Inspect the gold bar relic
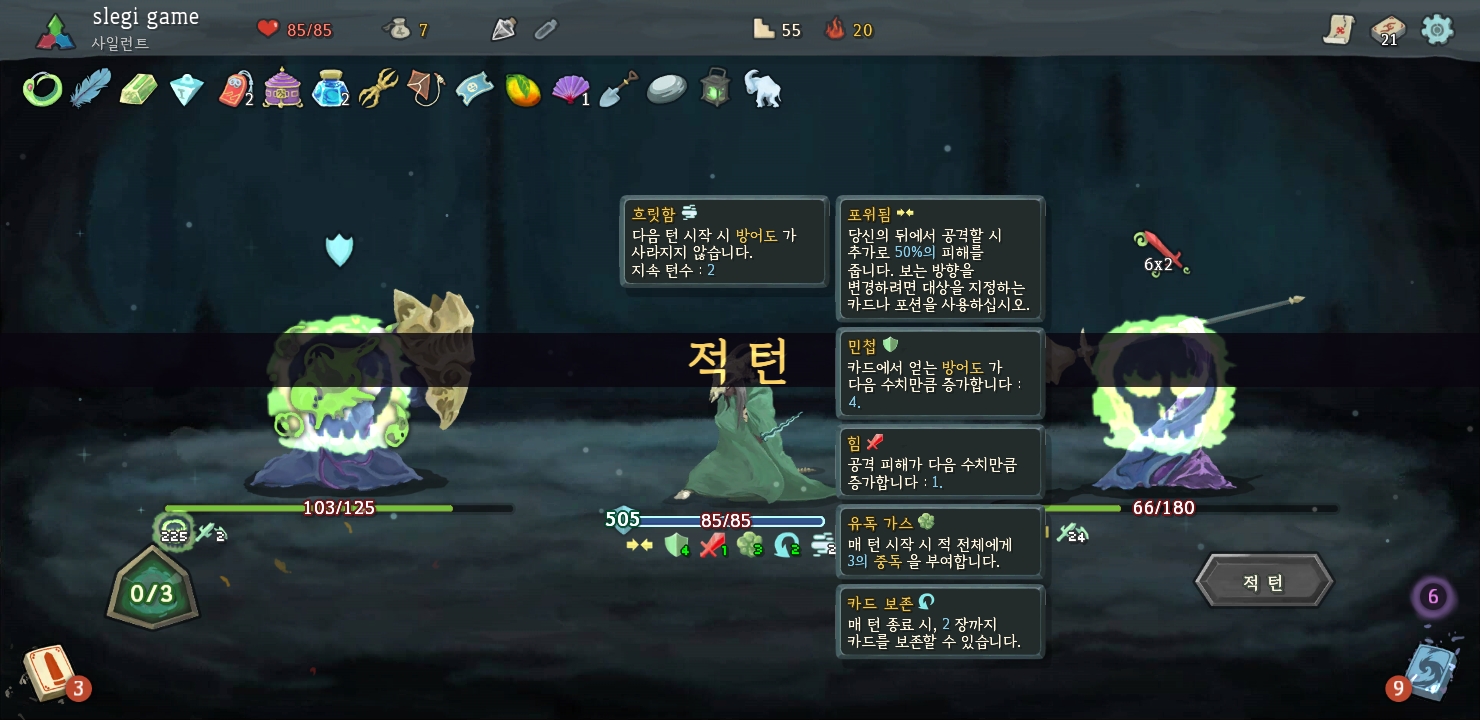The width and height of the screenshot is (1480, 720). pyautogui.click(x=138, y=90)
